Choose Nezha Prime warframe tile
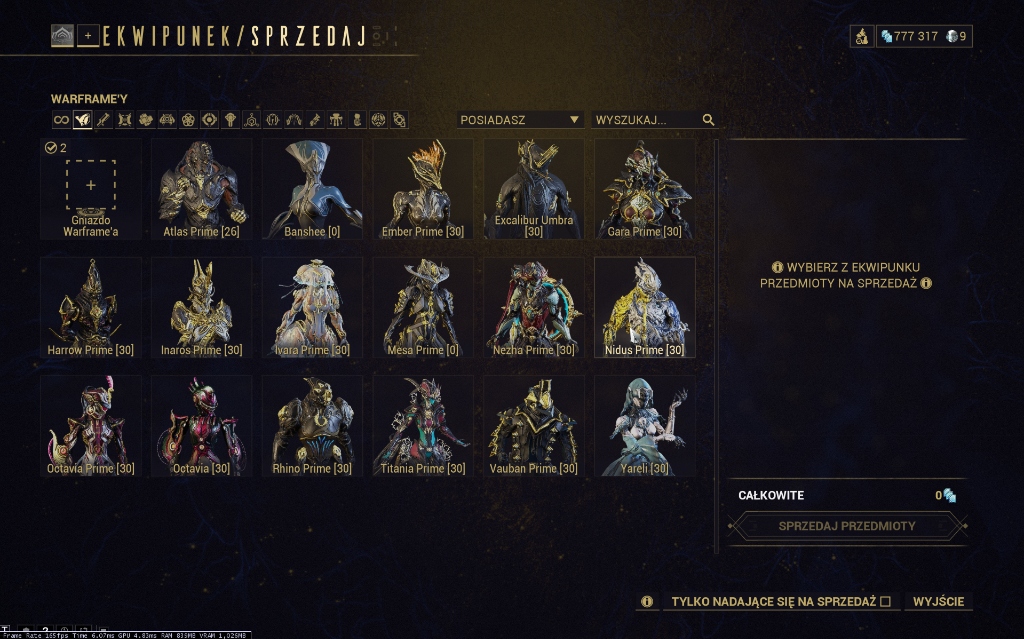This screenshot has height=639, width=1024. click(533, 307)
